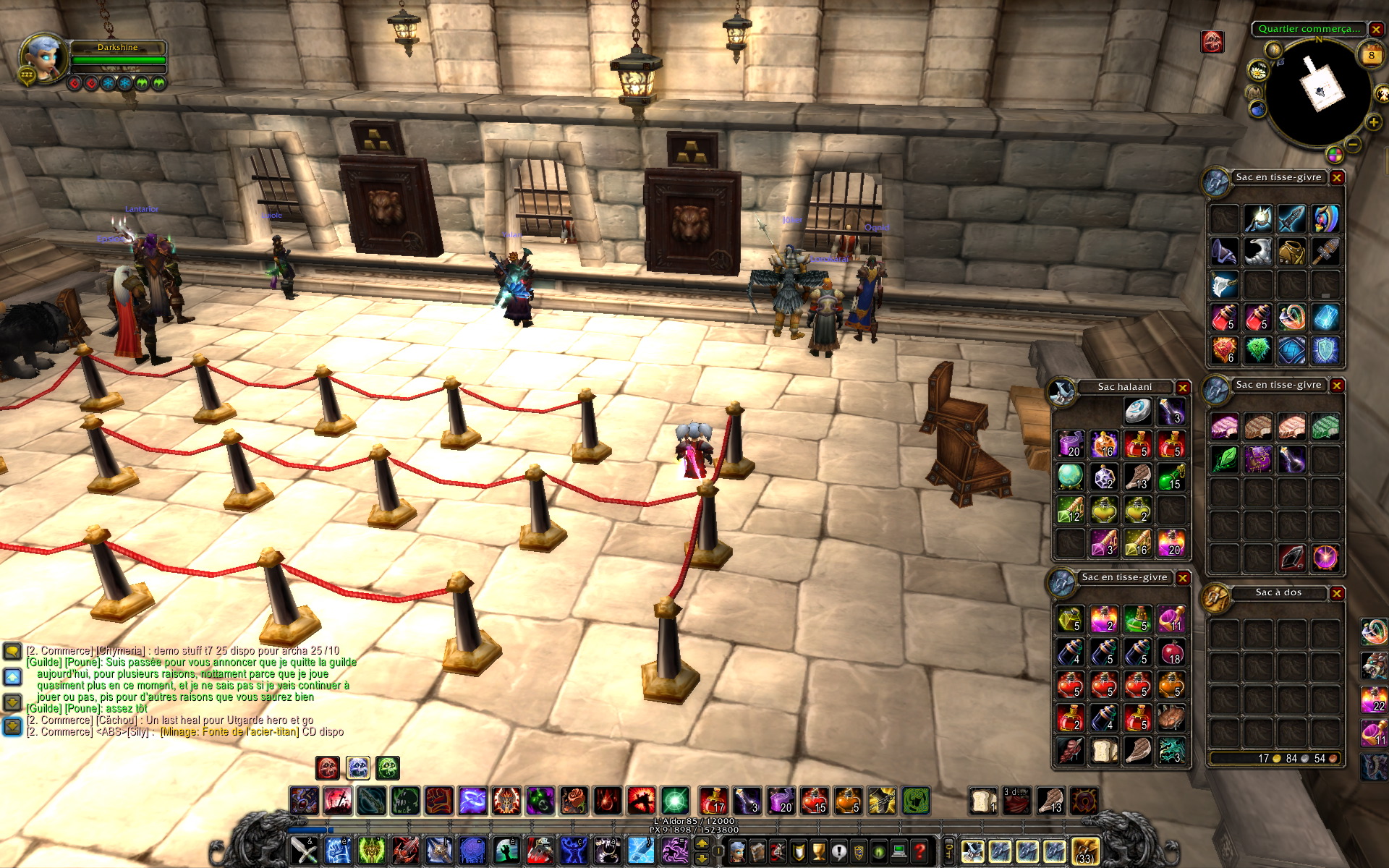The width and height of the screenshot is (1389, 868).
Task: Select the green skull stance button
Action: [388, 767]
